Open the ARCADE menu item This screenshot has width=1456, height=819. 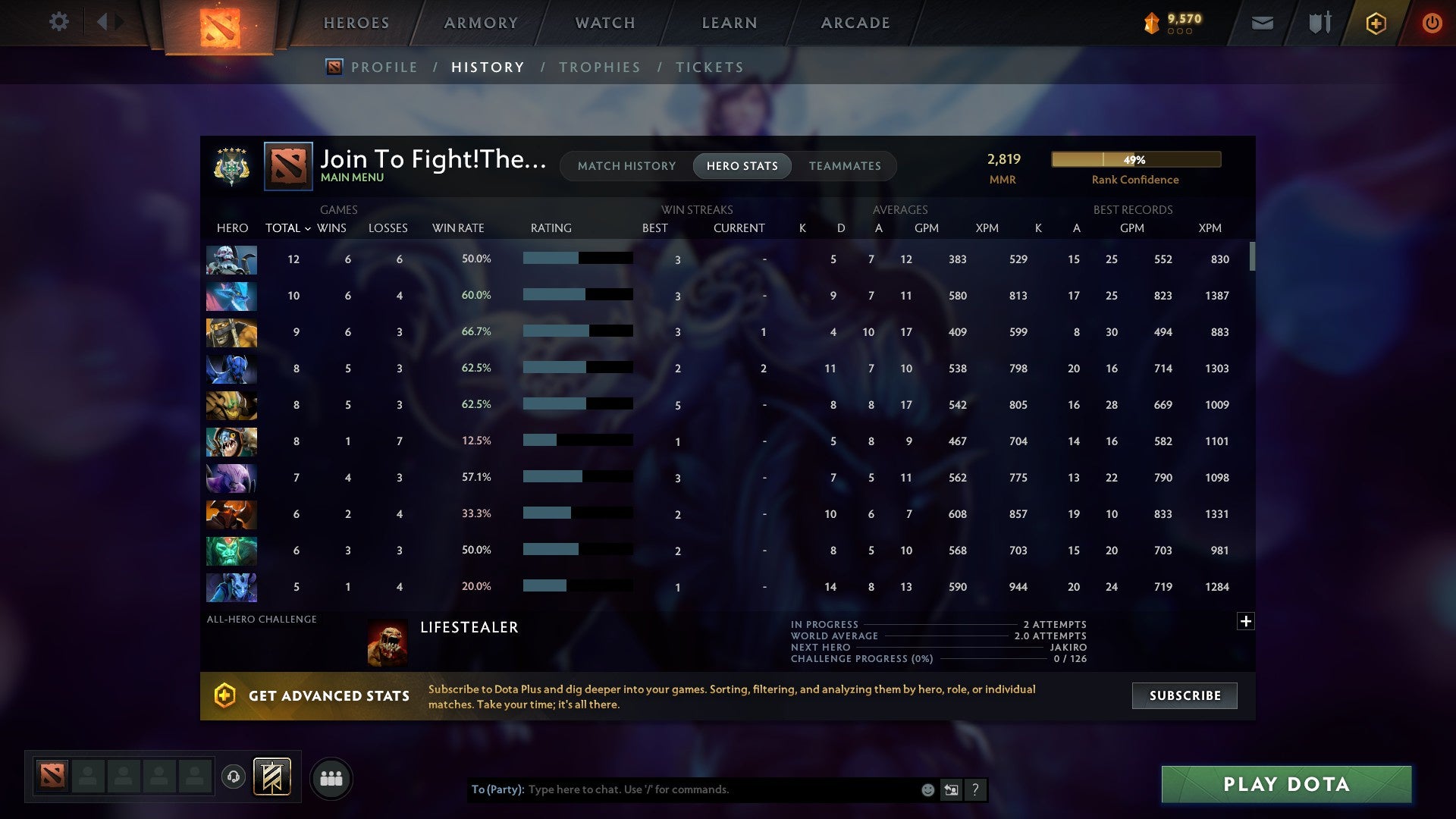pos(854,23)
